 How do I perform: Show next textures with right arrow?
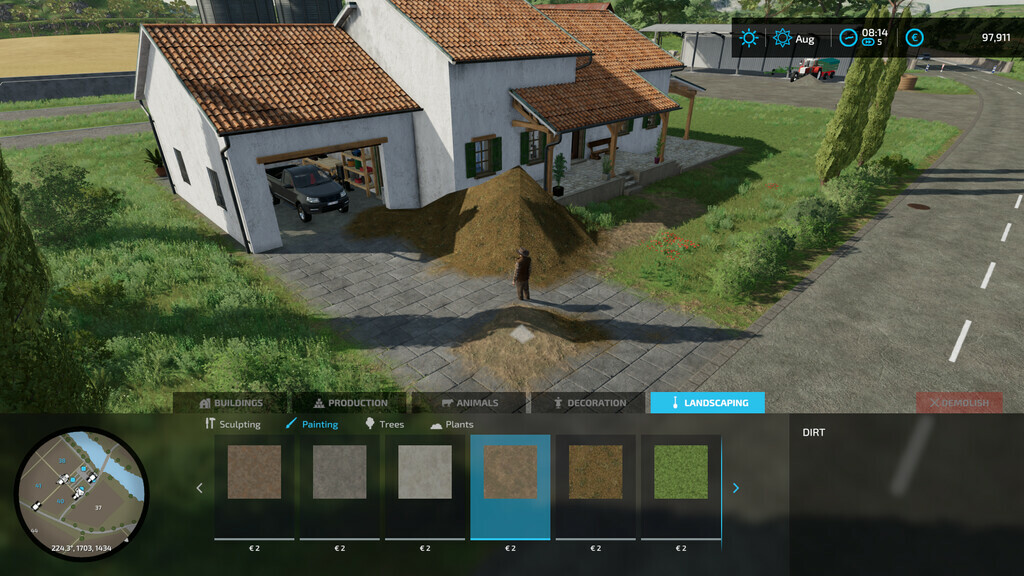coord(736,488)
